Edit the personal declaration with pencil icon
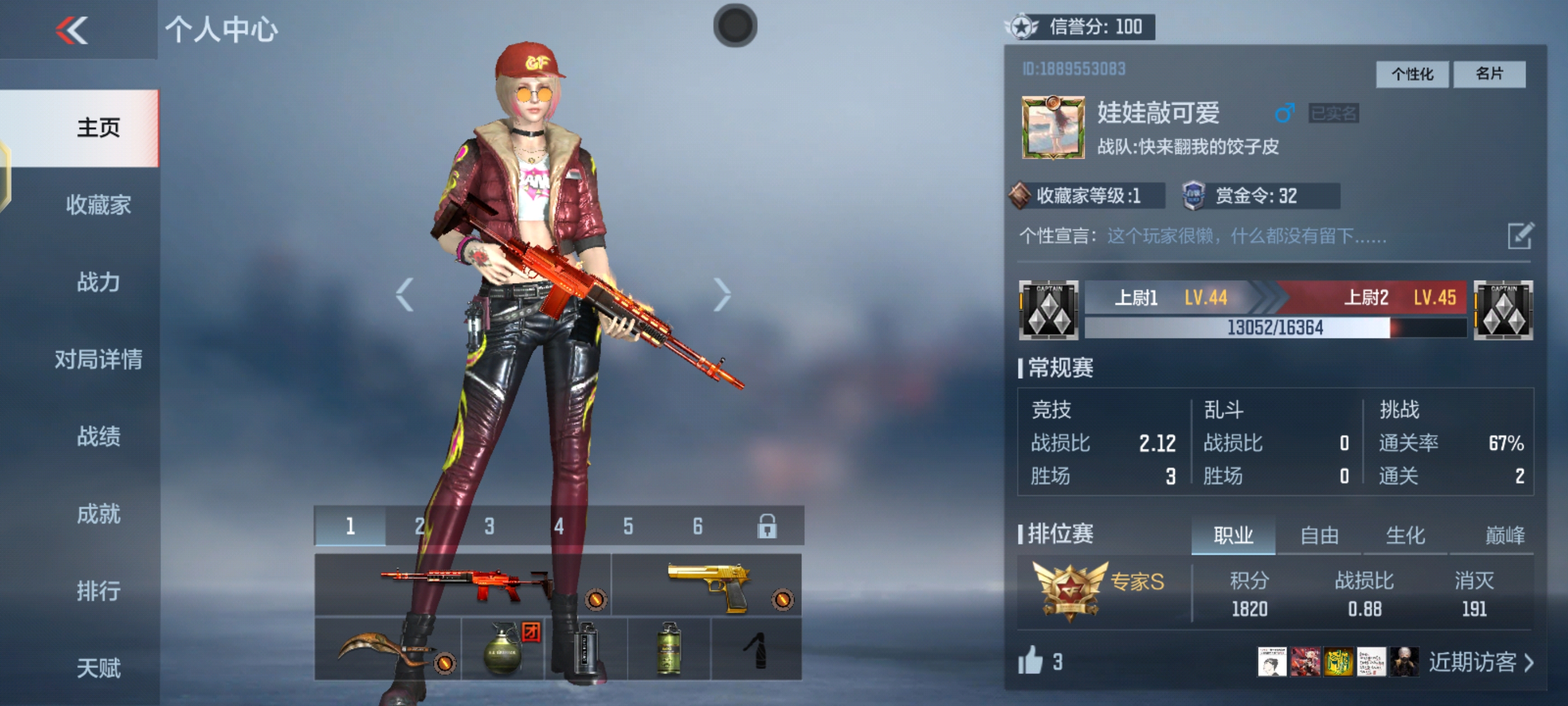This screenshot has height=706, width=1568. (x=1520, y=236)
